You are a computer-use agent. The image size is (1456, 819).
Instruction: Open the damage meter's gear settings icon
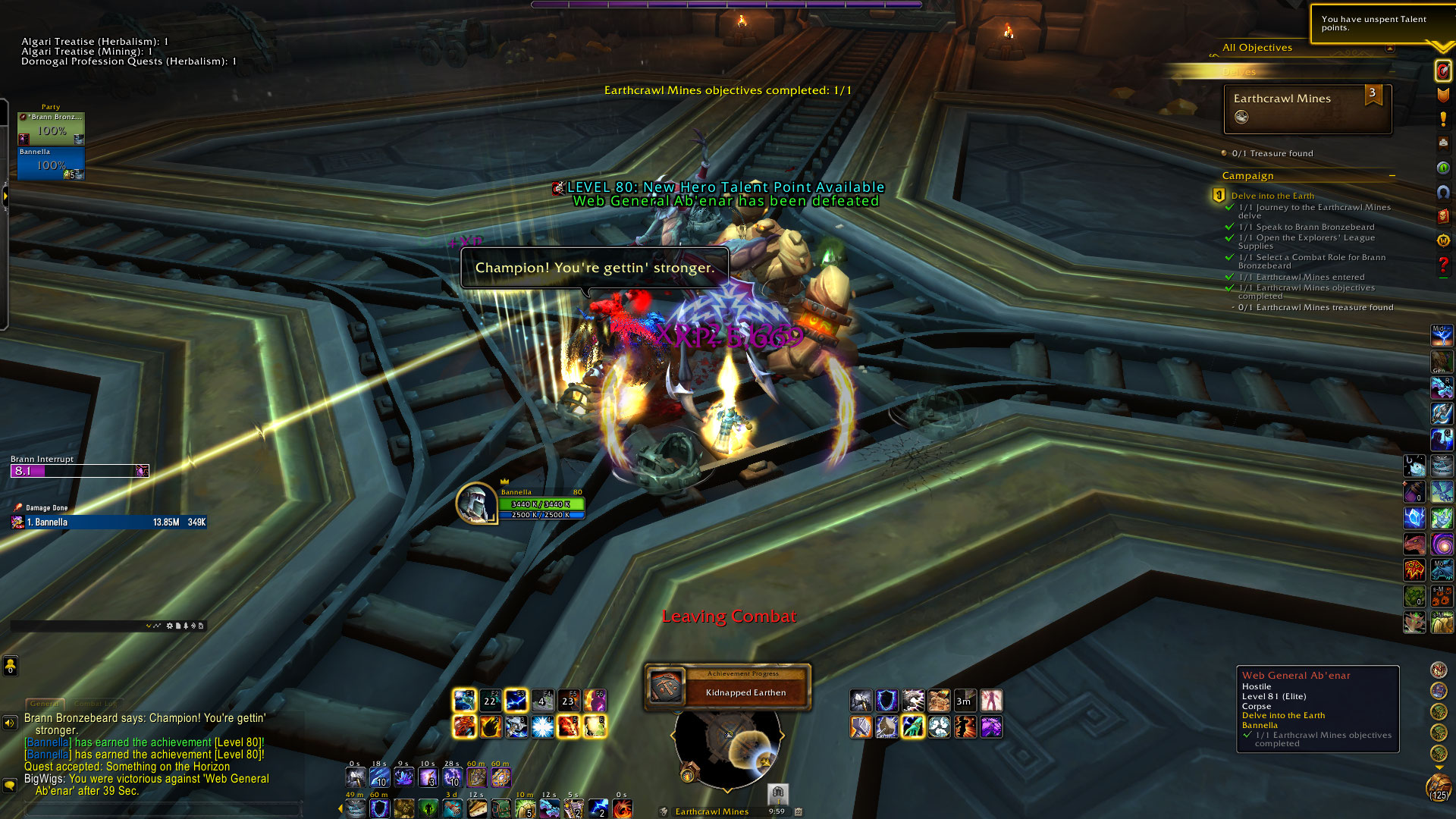tap(169, 626)
